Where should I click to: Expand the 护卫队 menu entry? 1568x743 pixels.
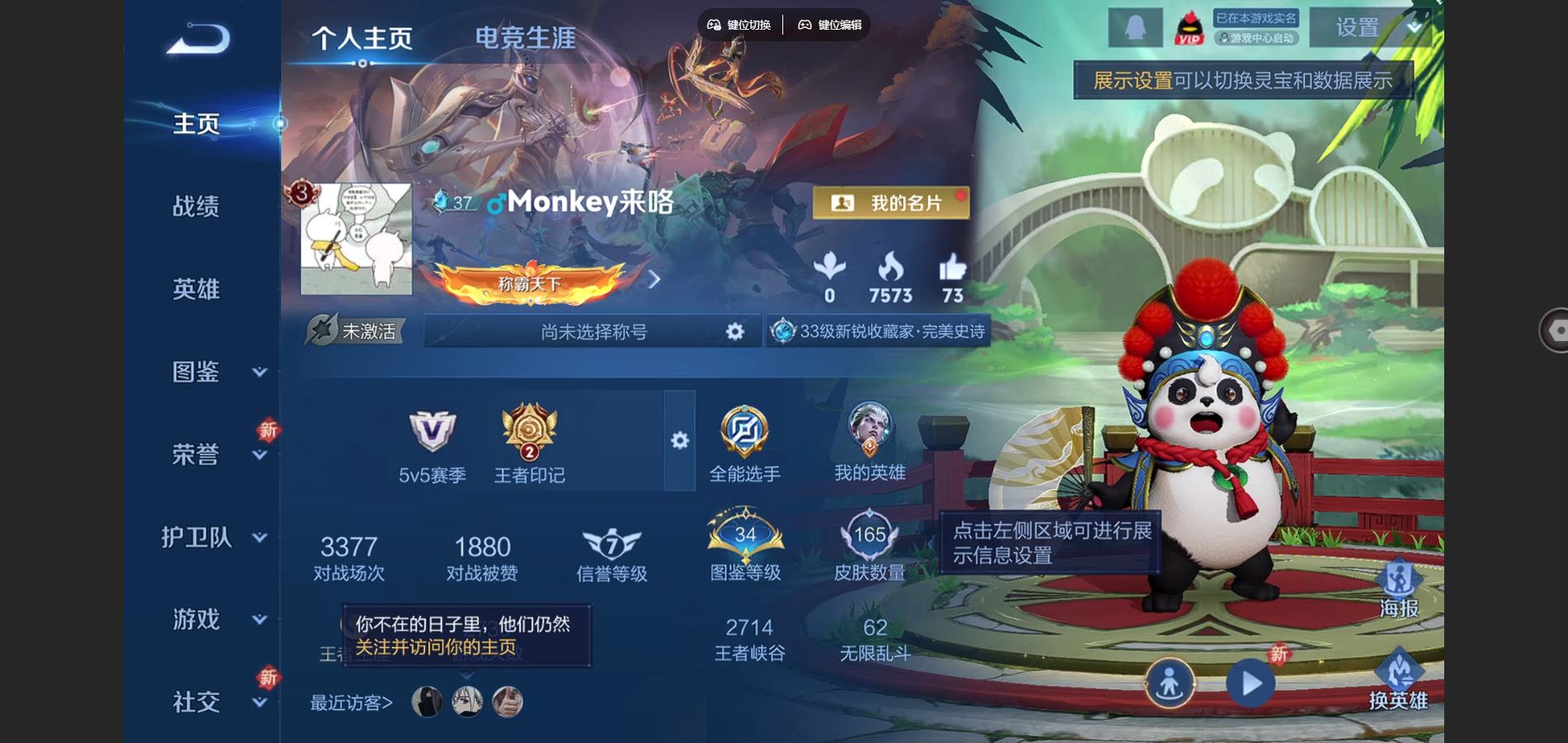coord(213,537)
